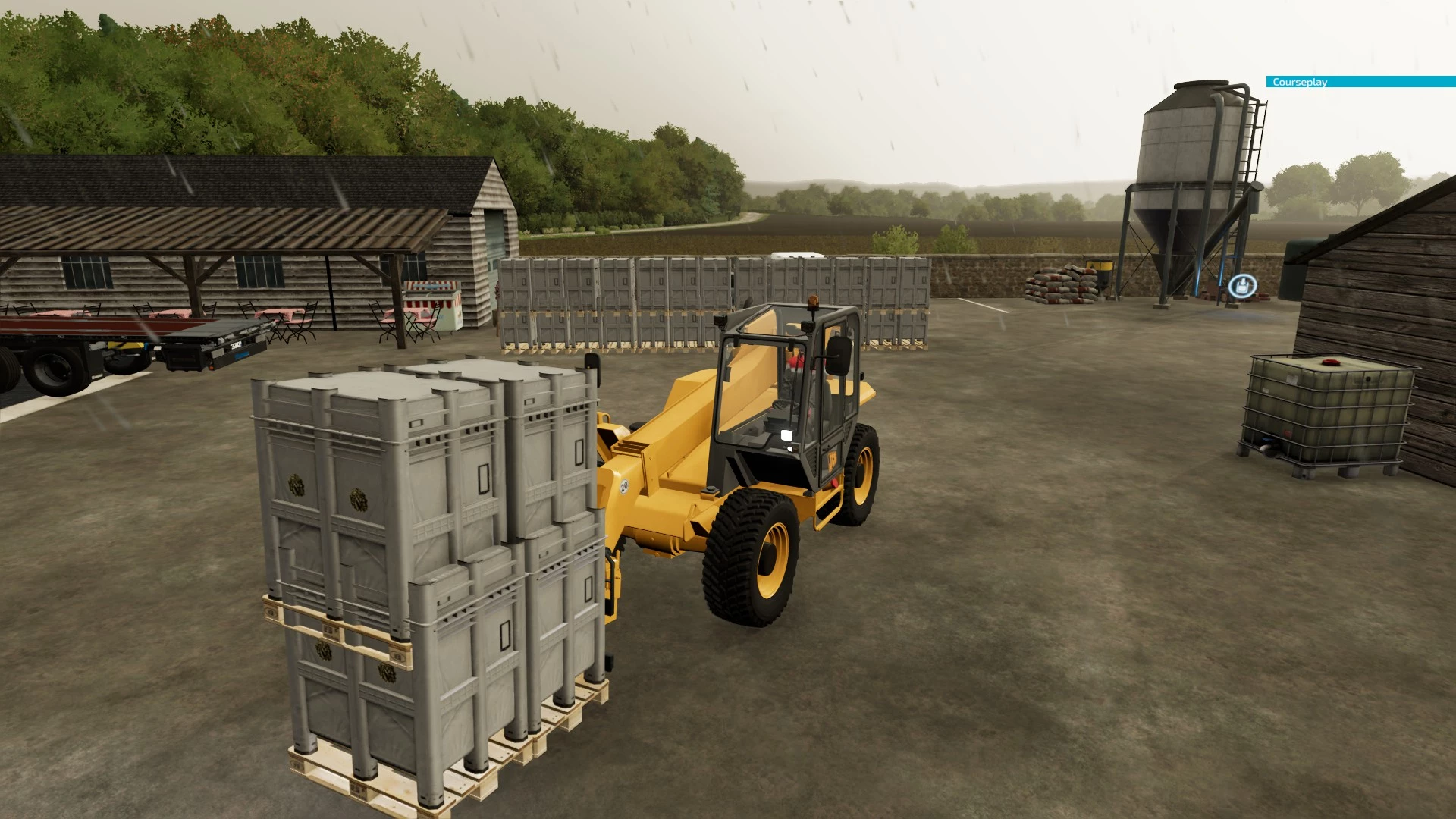The width and height of the screenshot is (1456, 819).
Task: Click the fertilizer bag pile by the wall
Action: point(1058,284)
